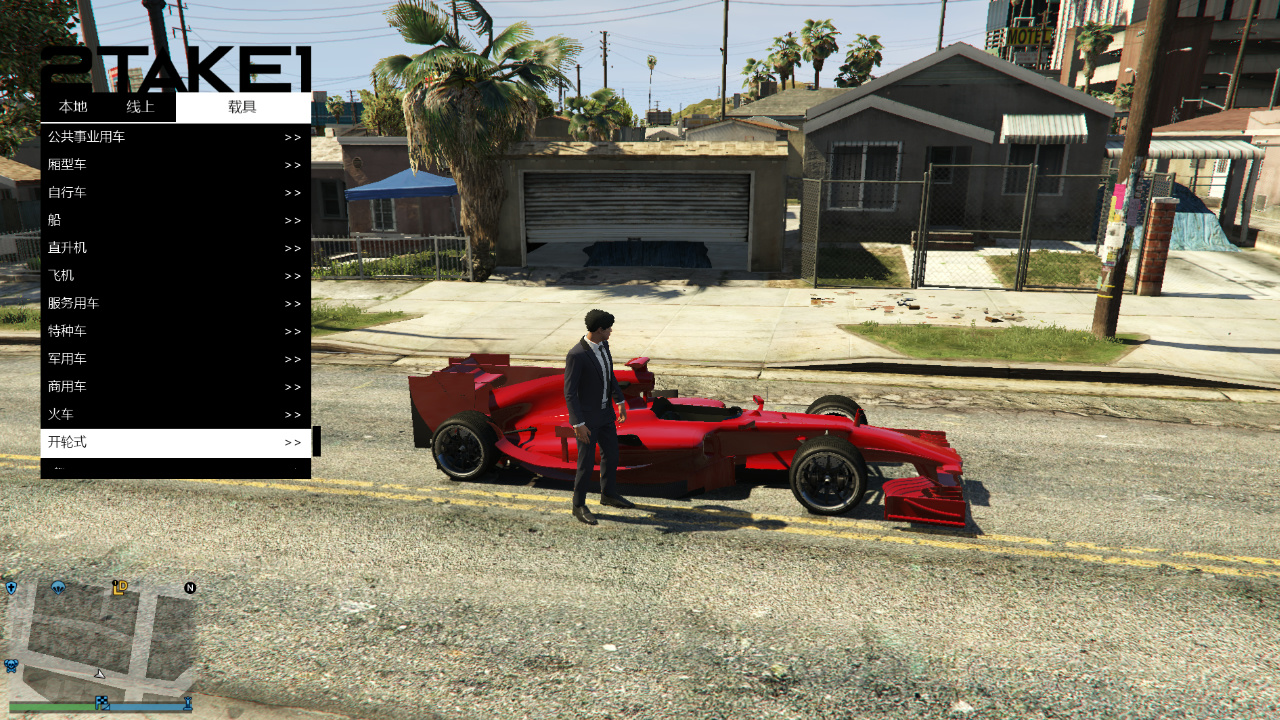The height and width of the screenshot is (720, 1280).
Task: Click the white player arrow on the minimap
Action: tap(99, 674)
